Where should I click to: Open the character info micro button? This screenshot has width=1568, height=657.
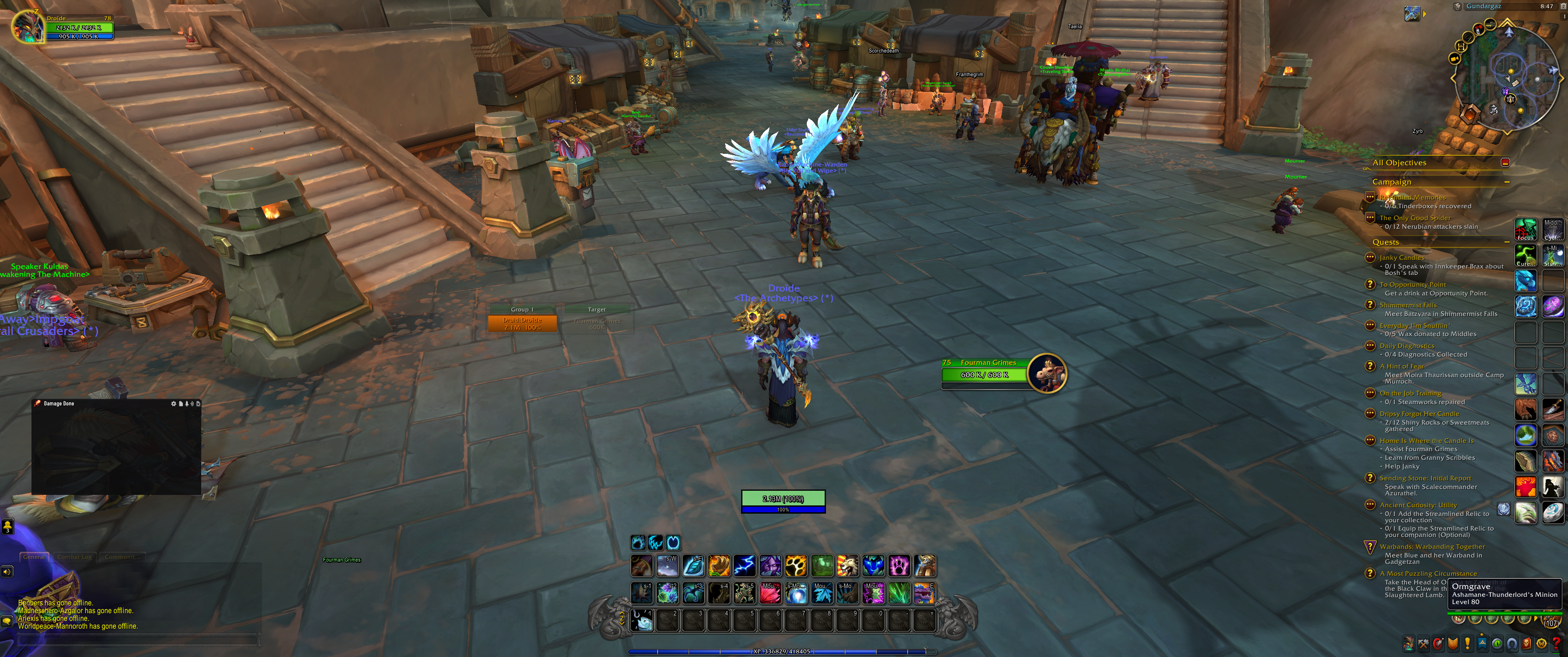coord(1409,643)
